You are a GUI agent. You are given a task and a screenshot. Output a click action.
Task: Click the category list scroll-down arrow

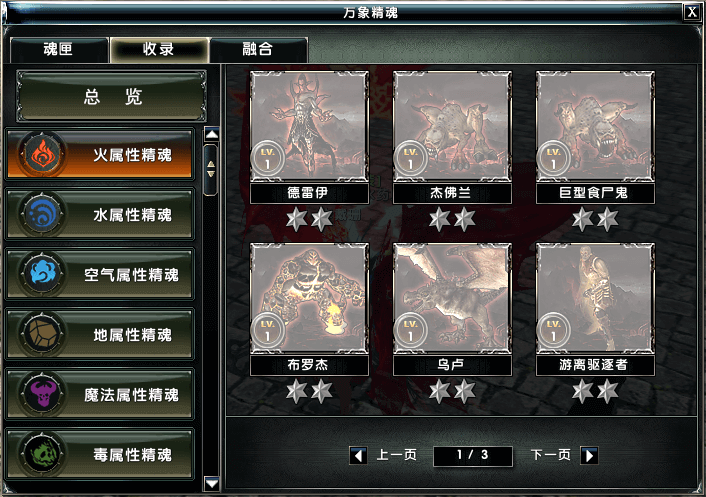[211, 484]
